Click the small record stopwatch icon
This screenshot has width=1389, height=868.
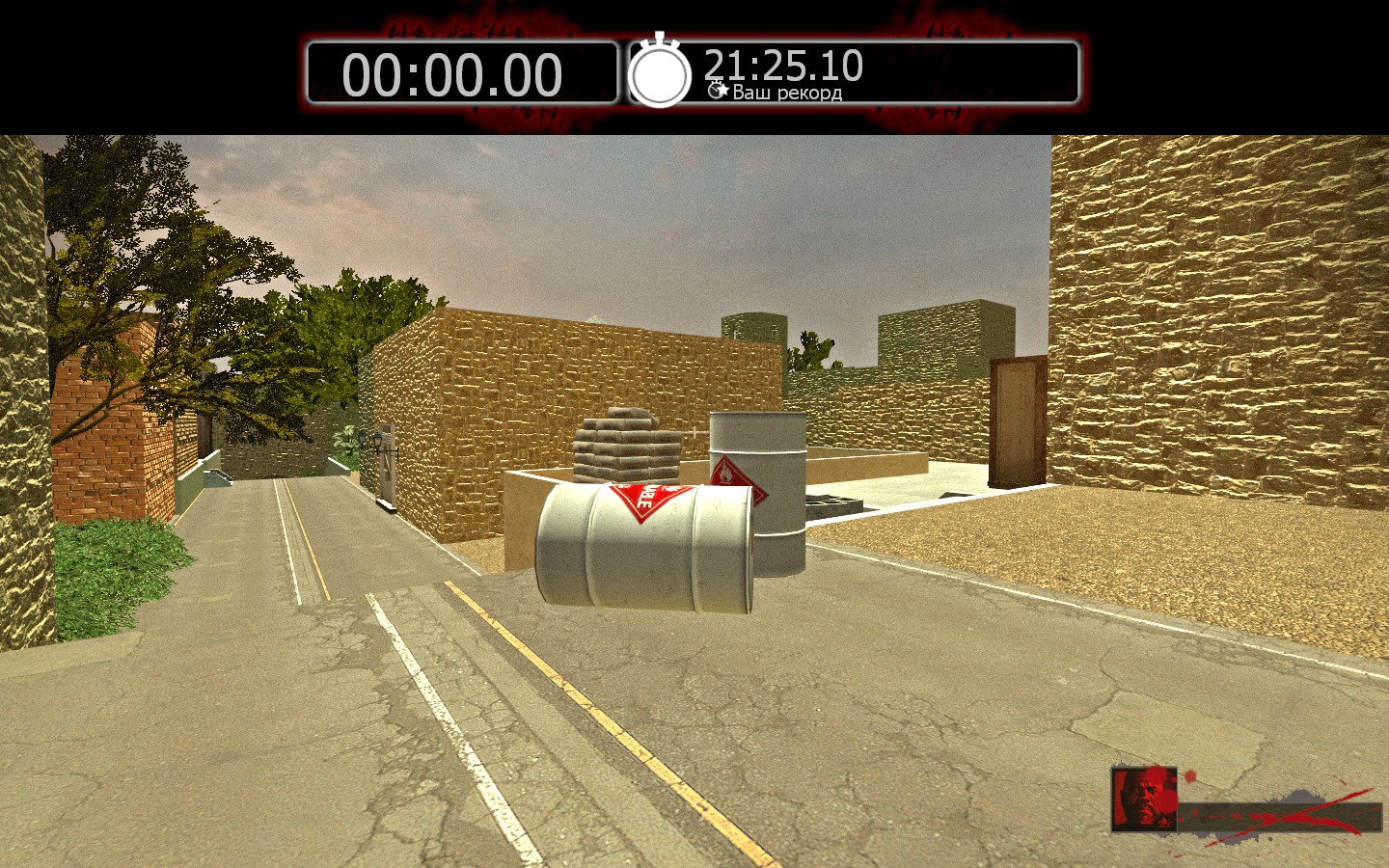coord(718,91)
